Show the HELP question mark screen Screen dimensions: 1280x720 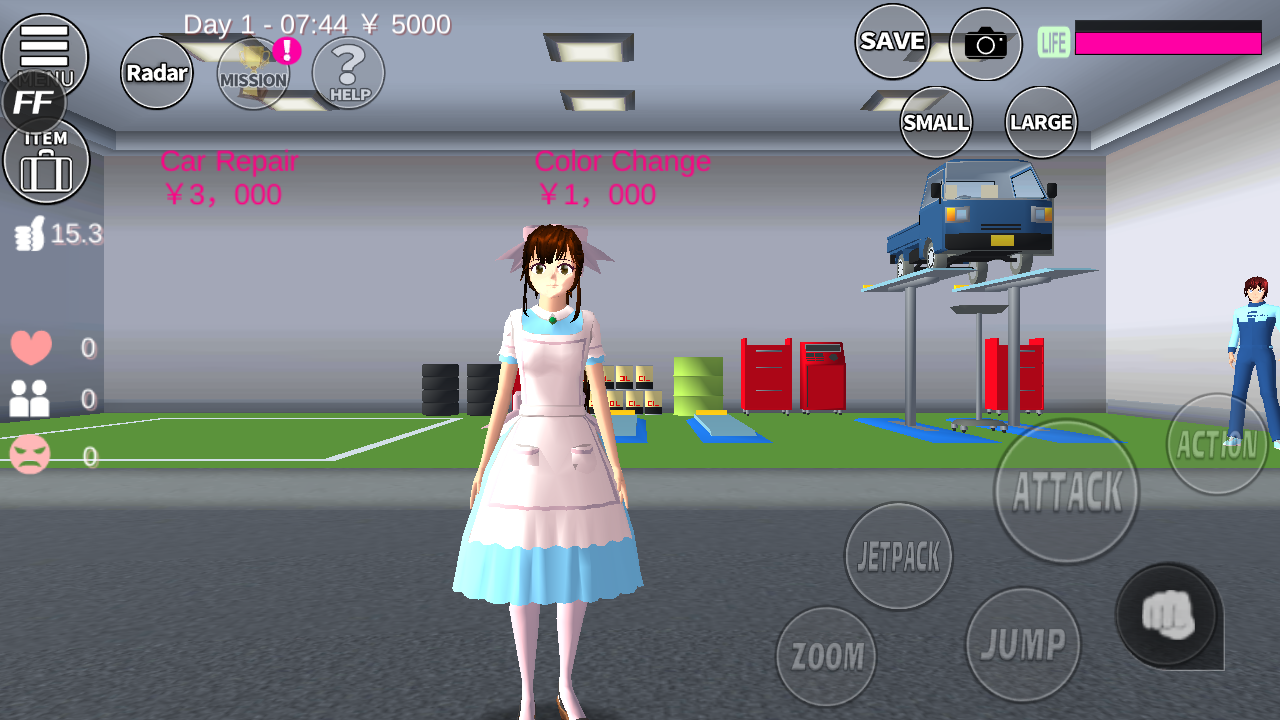click(348, 73)
